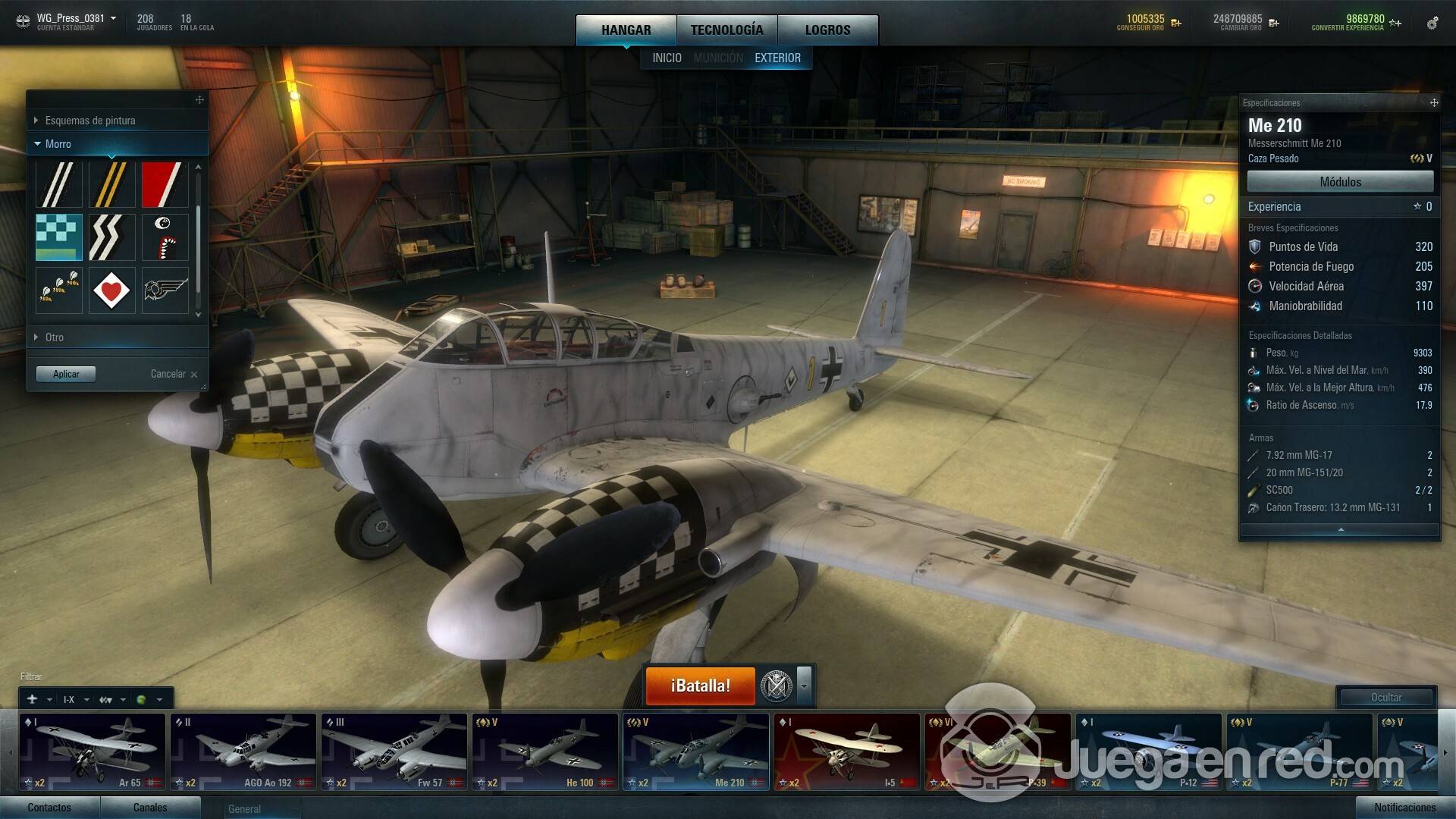Image resolution: width=1456 pixels, height=819 pixels.
Task: Go to the Inicio sub-tab
Action: [667, 58]
